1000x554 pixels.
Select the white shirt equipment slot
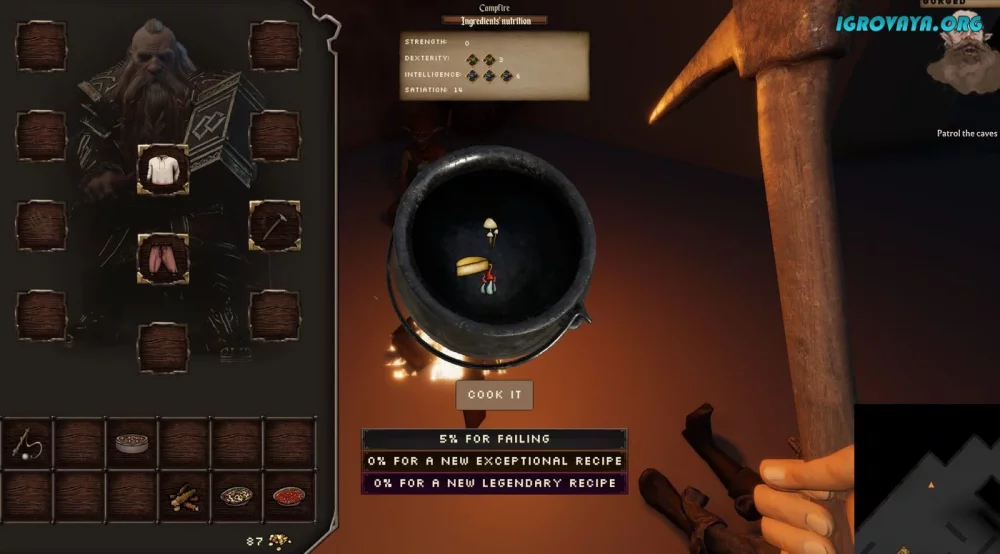point(163,170)
